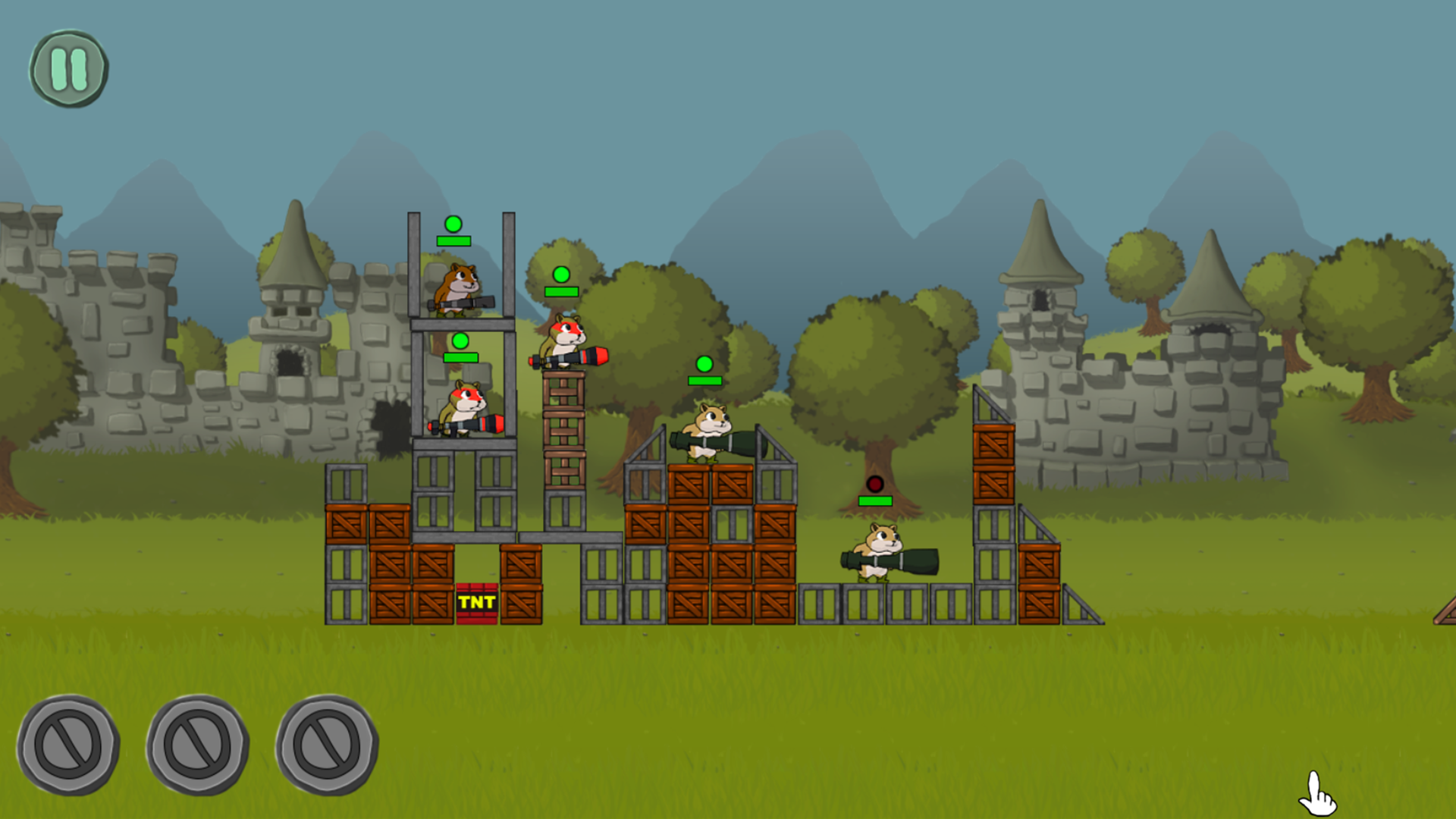Click the health bar above the tower hamster
Screen dimensions: 1456x819
[453, 240]
